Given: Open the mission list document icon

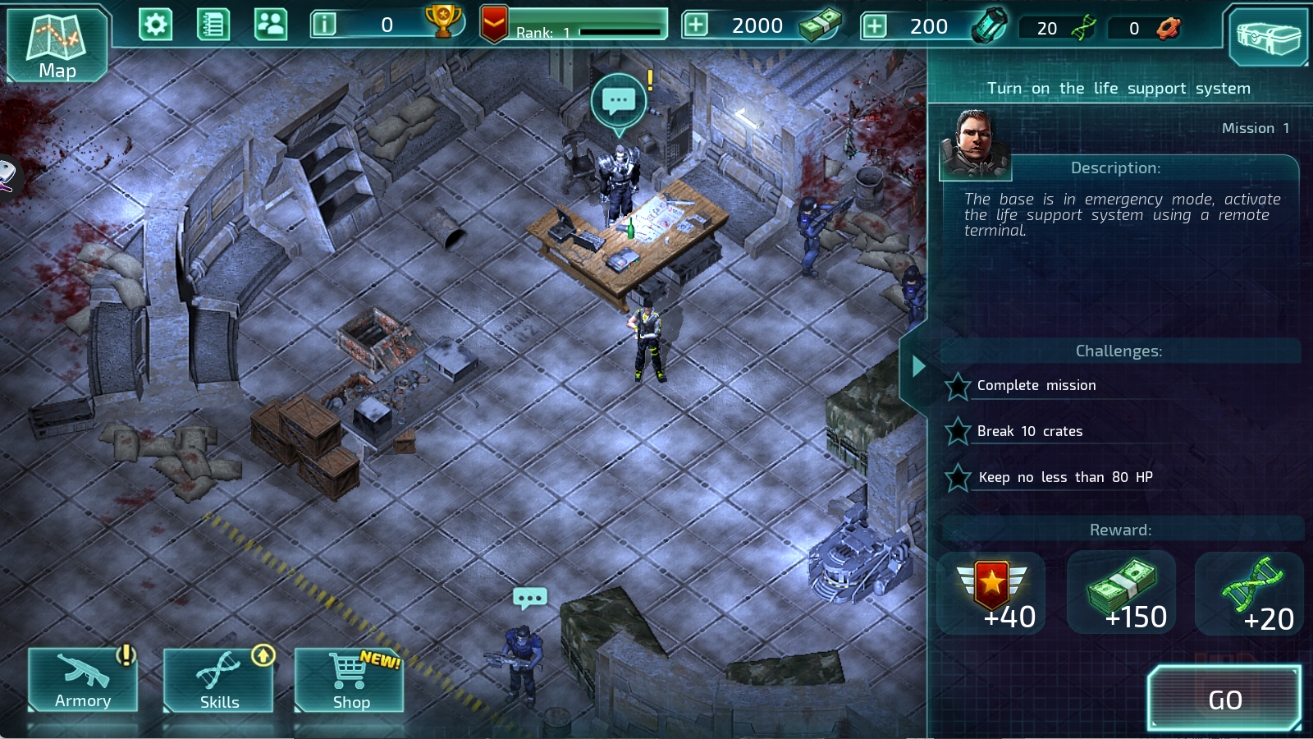Looking at the screenshot, I should point(213,24).
